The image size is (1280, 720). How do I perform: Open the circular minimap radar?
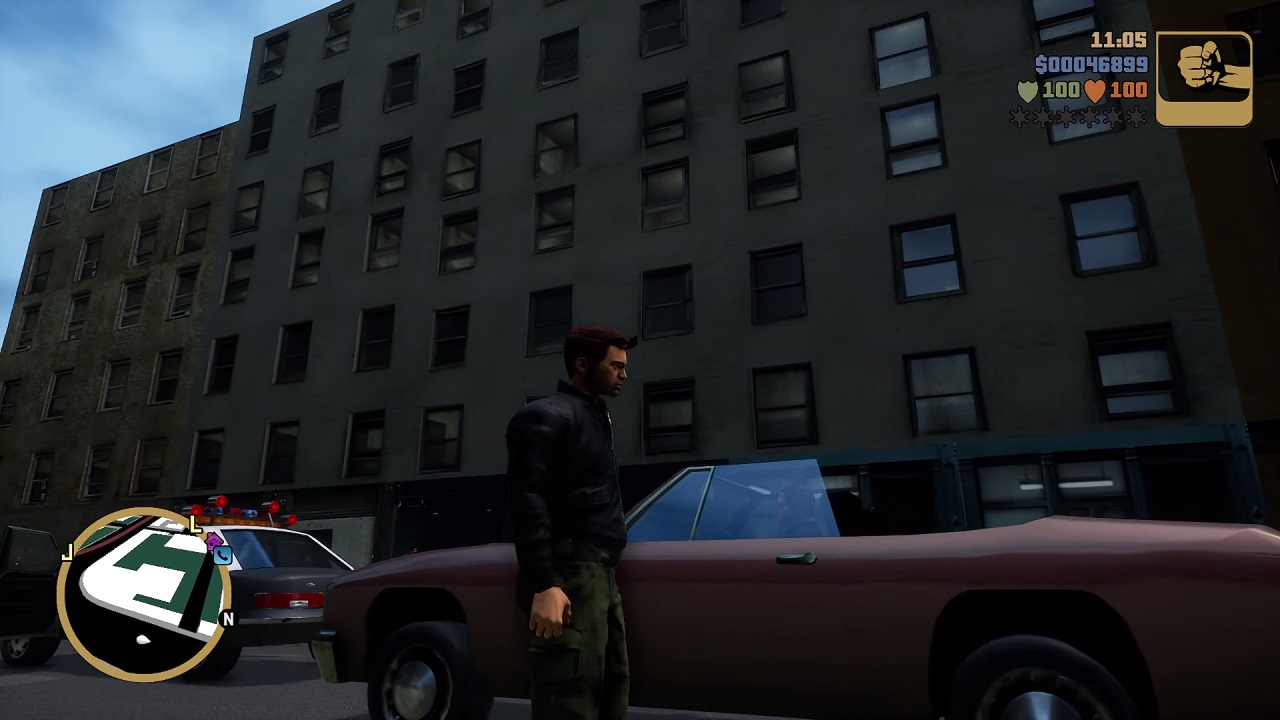145,594
